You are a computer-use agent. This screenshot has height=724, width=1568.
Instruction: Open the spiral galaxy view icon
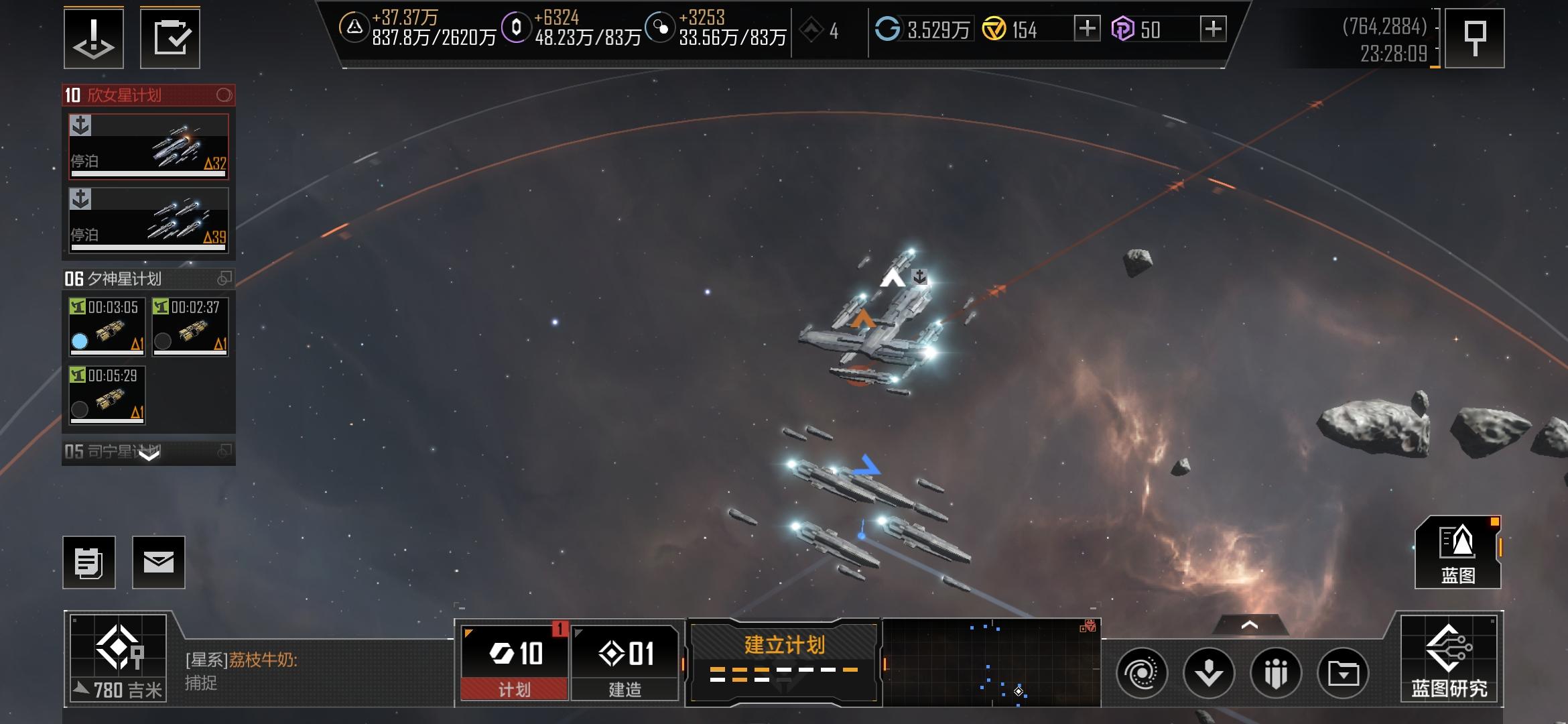point(1142,672)
